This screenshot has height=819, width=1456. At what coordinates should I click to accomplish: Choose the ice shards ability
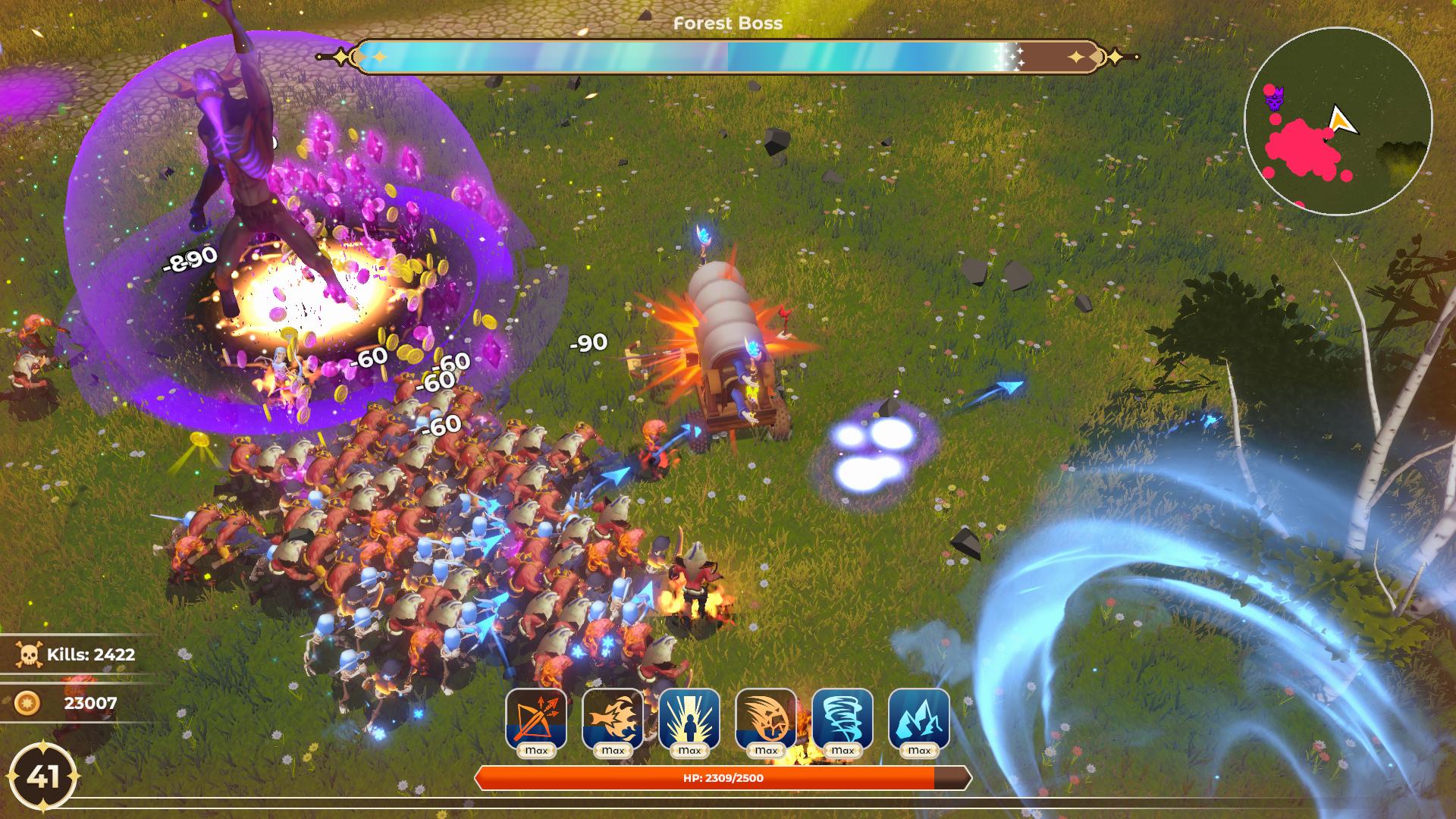point(919,718)
